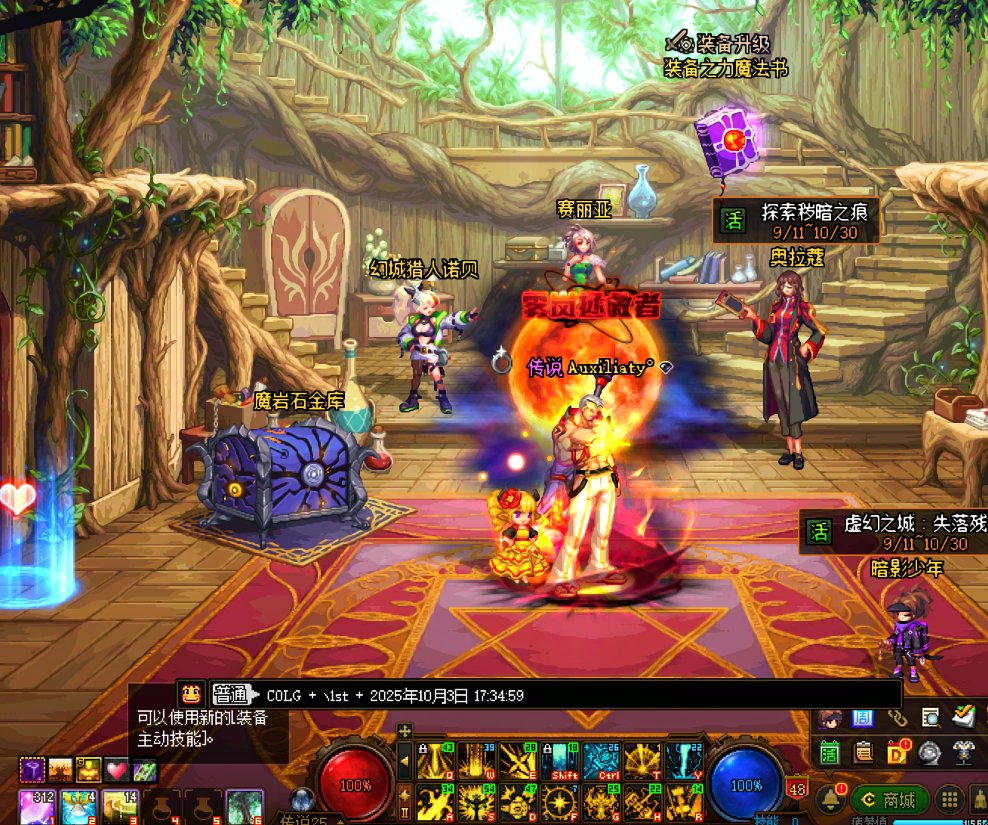Use the sun burst skill on F
988x825 pixels.
click(559, 802)
